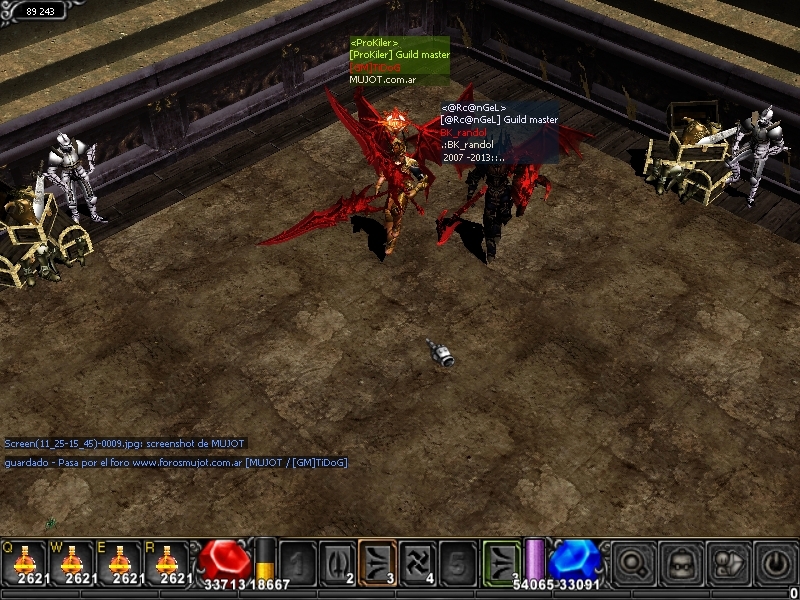The image size is (800, 600).
Task: Select the highlighted skill in slot 3
Action: pos(377,562)
